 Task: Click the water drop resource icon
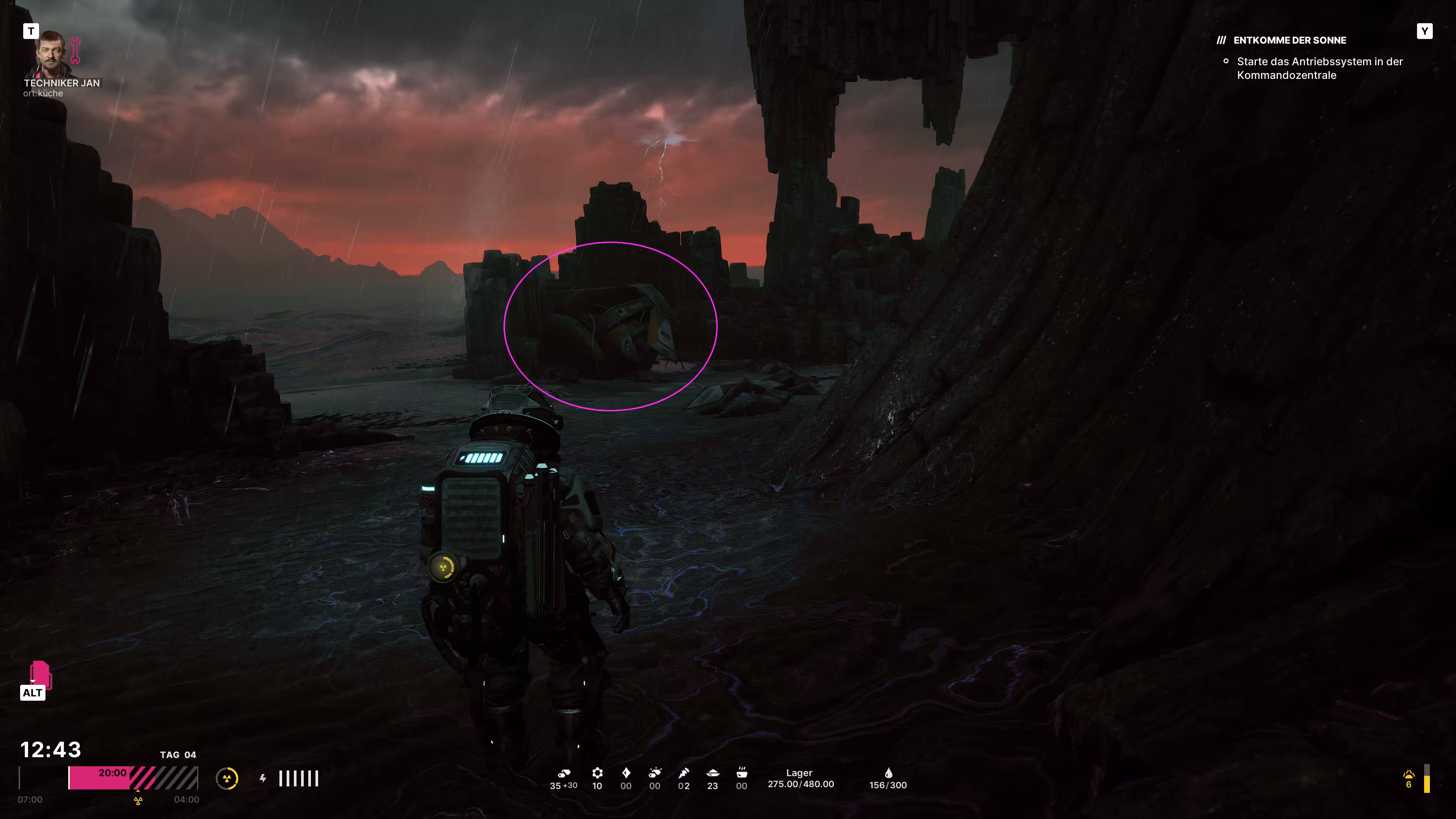point(888,773)
